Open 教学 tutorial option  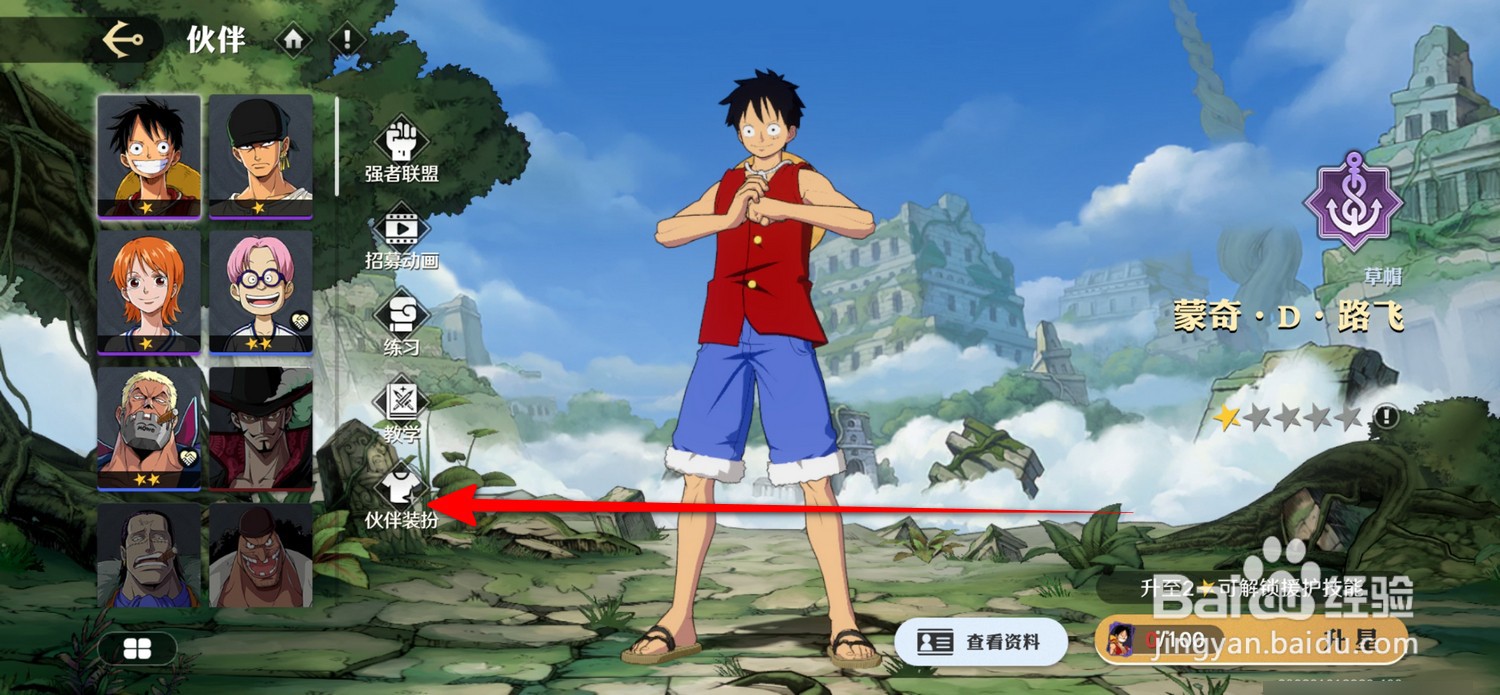click(x=401, y=410)
